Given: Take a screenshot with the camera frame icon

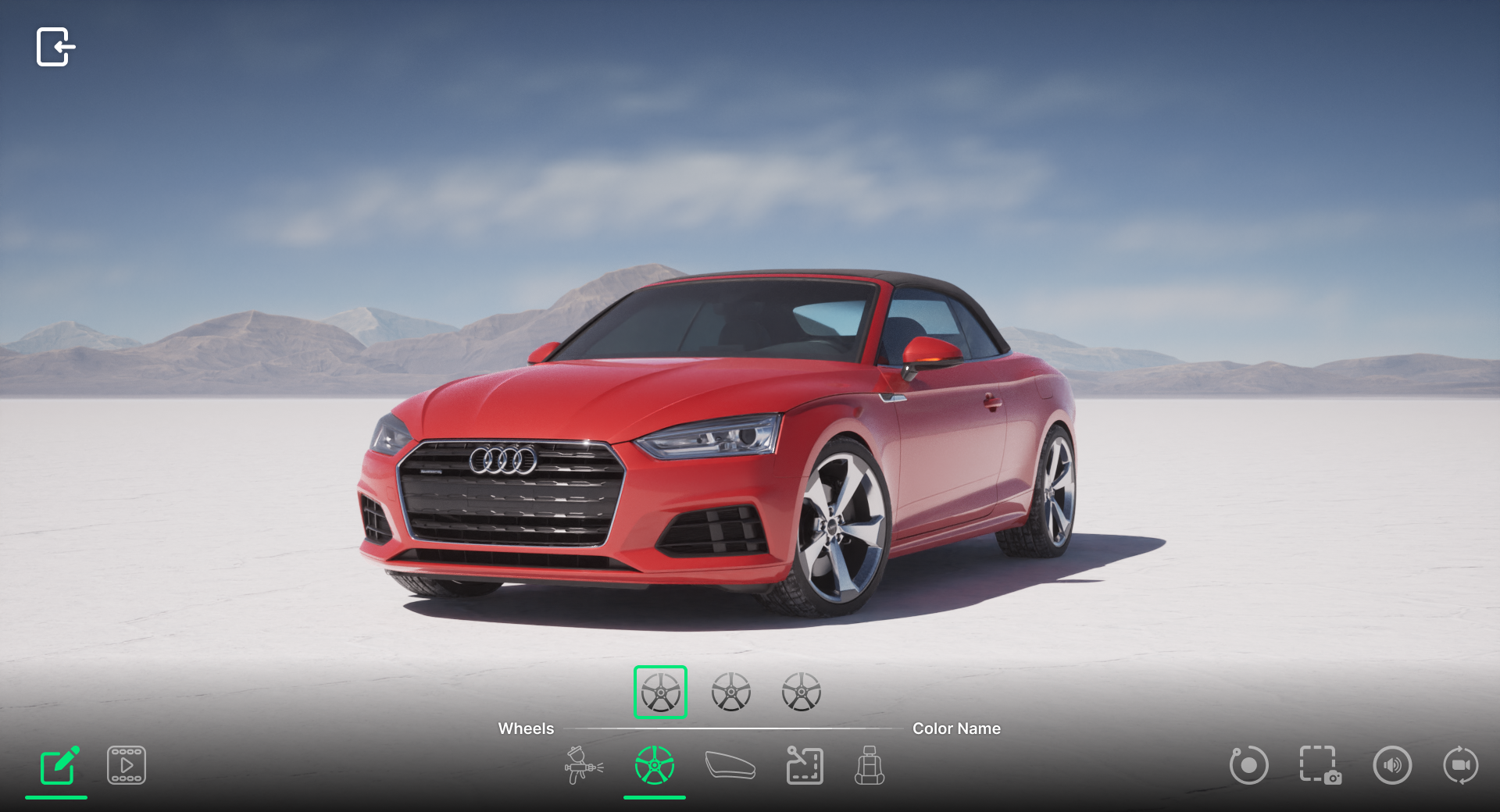Looking at the screenshot, I should click(1320, 765).
